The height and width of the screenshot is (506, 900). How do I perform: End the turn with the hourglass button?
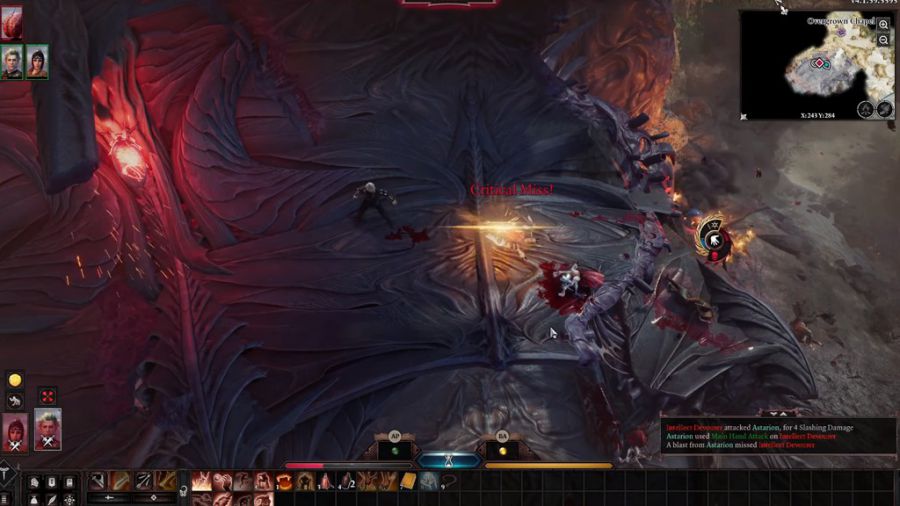(x=448, y=462)
